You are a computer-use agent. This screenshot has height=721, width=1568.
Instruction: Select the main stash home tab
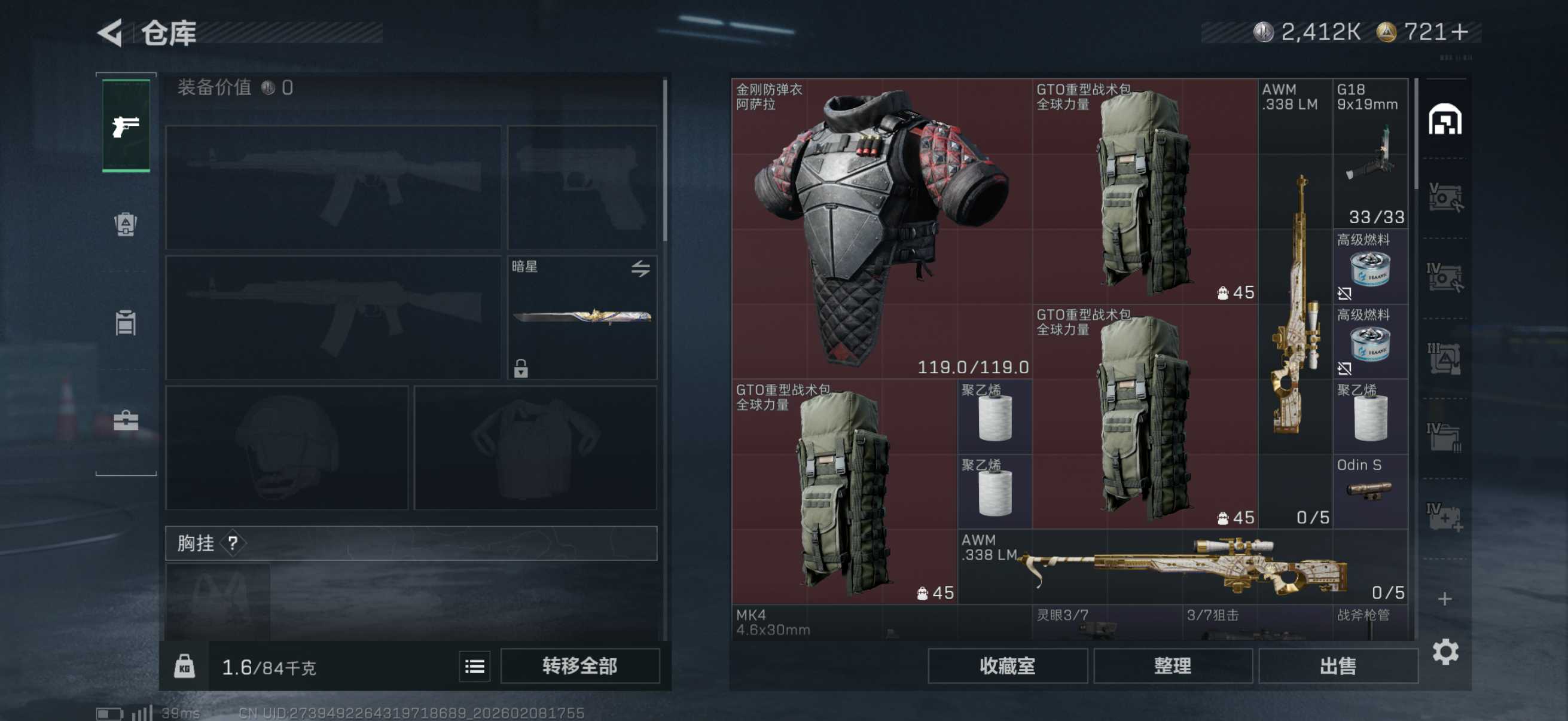point(1445,119)
